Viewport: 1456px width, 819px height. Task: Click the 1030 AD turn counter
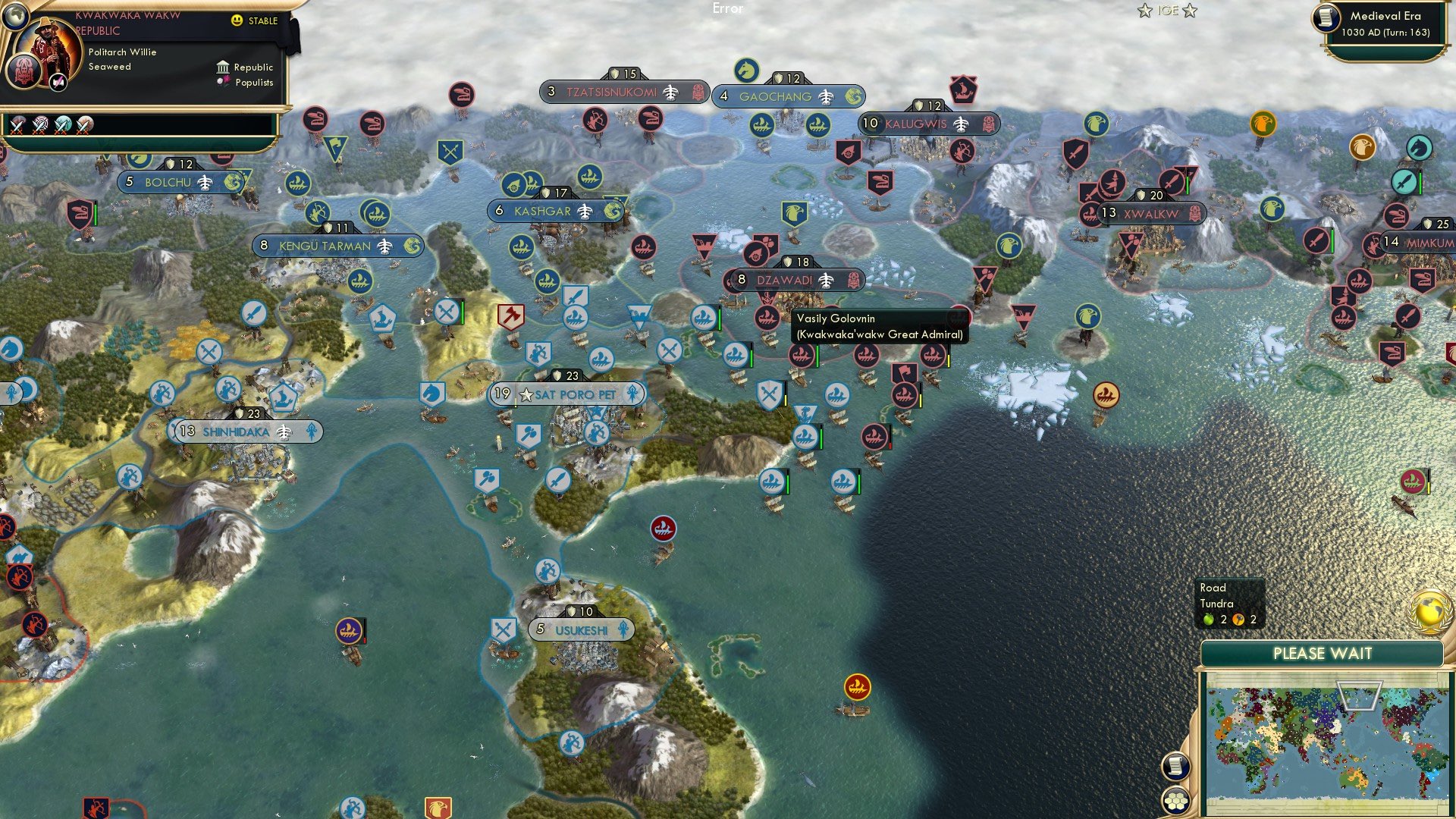coord(1385,33)
